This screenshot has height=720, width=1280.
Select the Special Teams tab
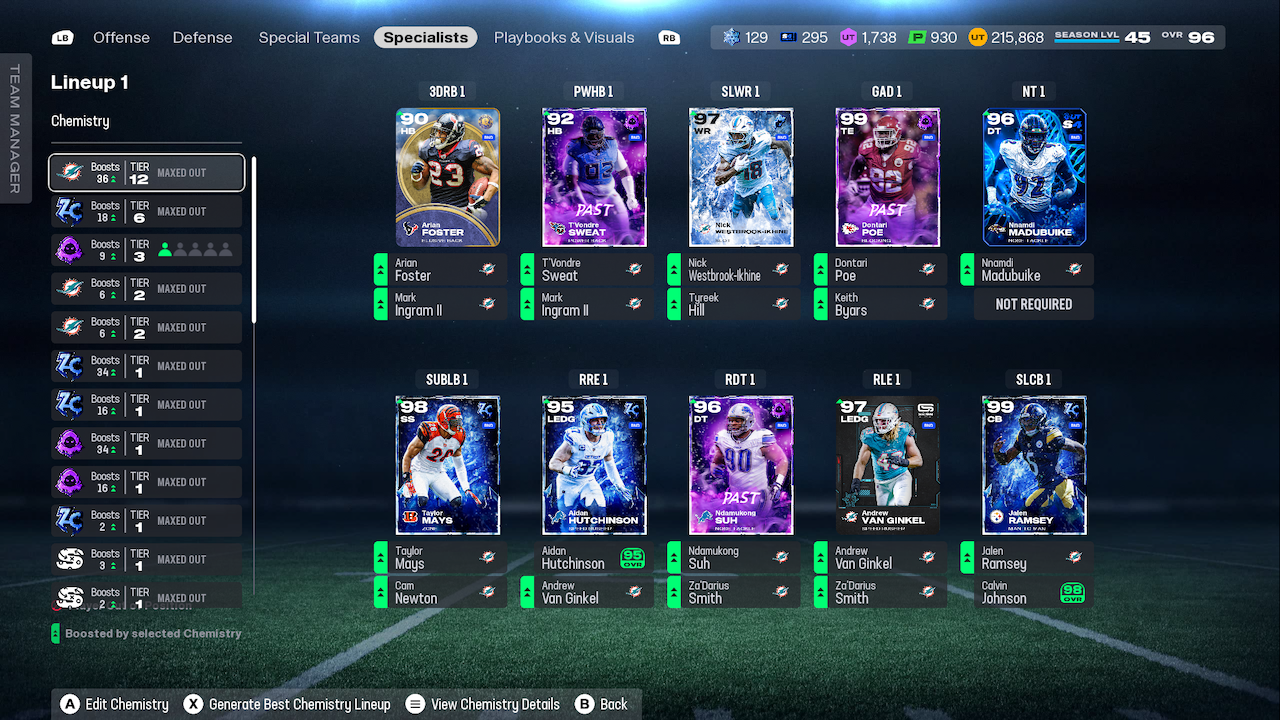tap(309, 37)
